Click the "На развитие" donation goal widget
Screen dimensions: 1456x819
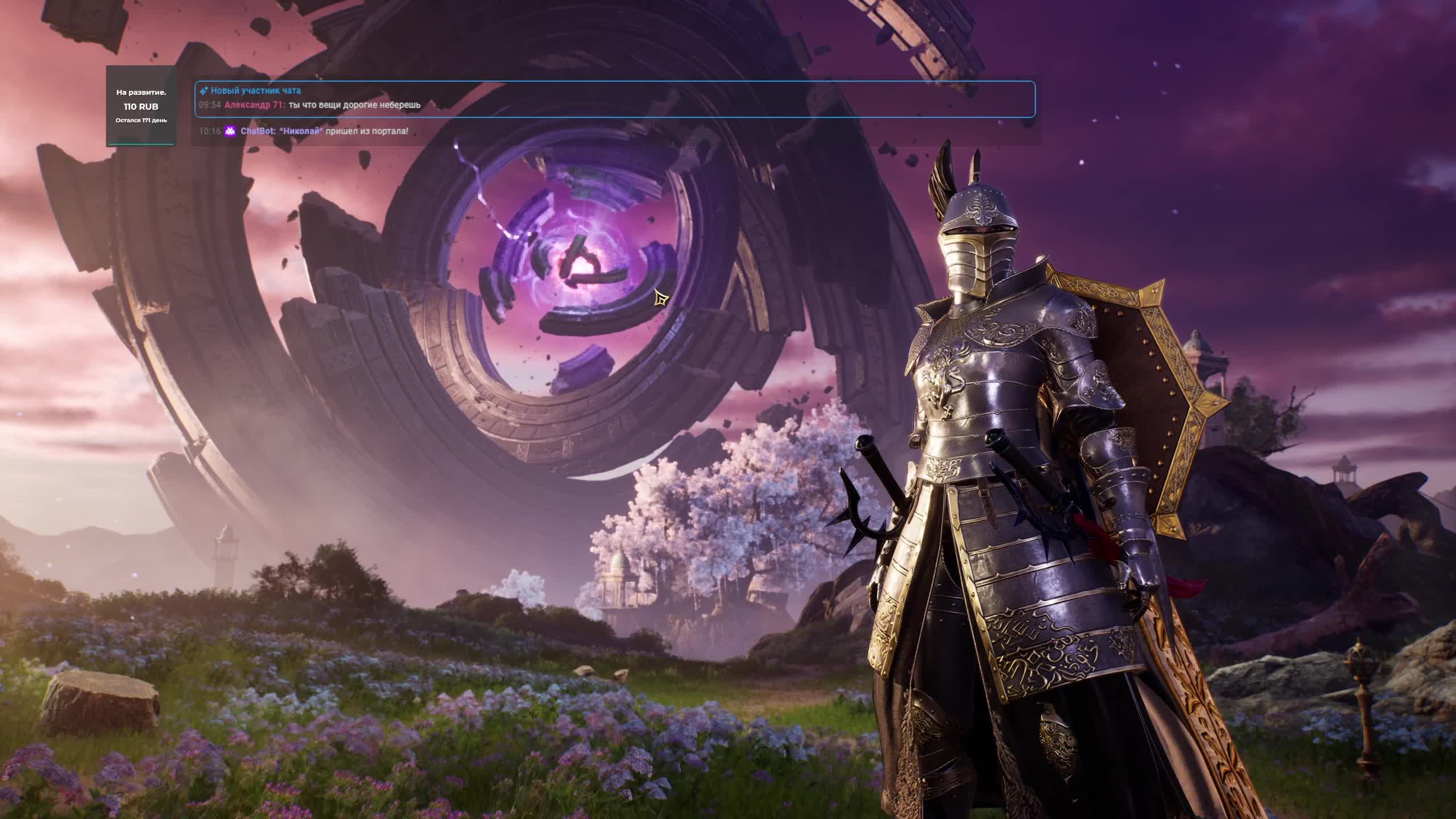click(141, 106)
